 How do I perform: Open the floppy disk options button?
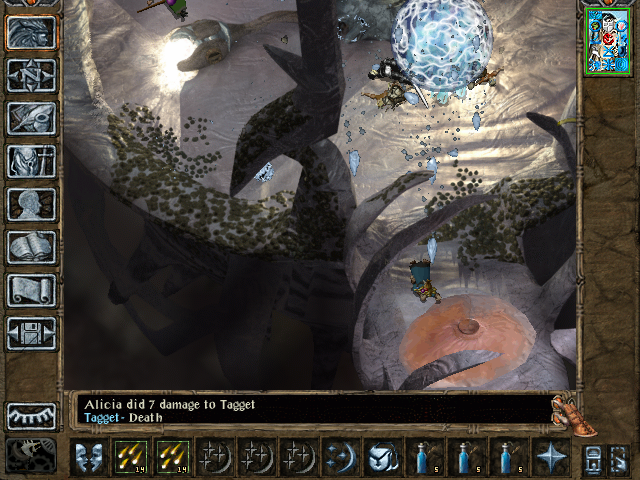31,333
